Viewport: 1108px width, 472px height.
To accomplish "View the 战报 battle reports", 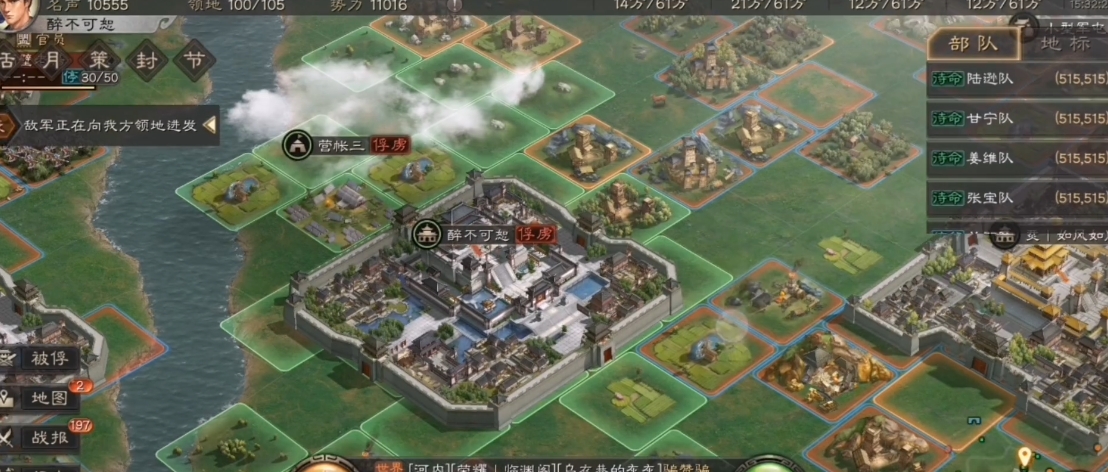I will [x=40, y=437].
